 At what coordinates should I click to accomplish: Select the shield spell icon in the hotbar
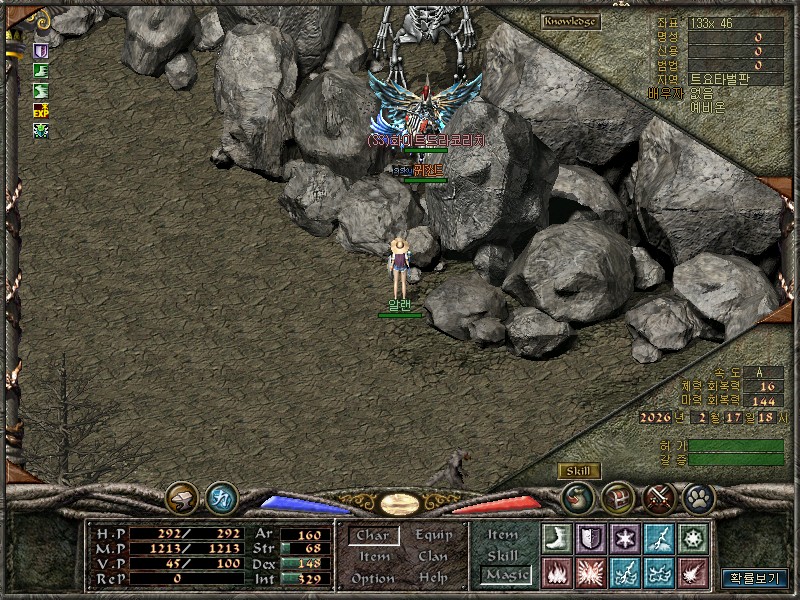(589, 539)
